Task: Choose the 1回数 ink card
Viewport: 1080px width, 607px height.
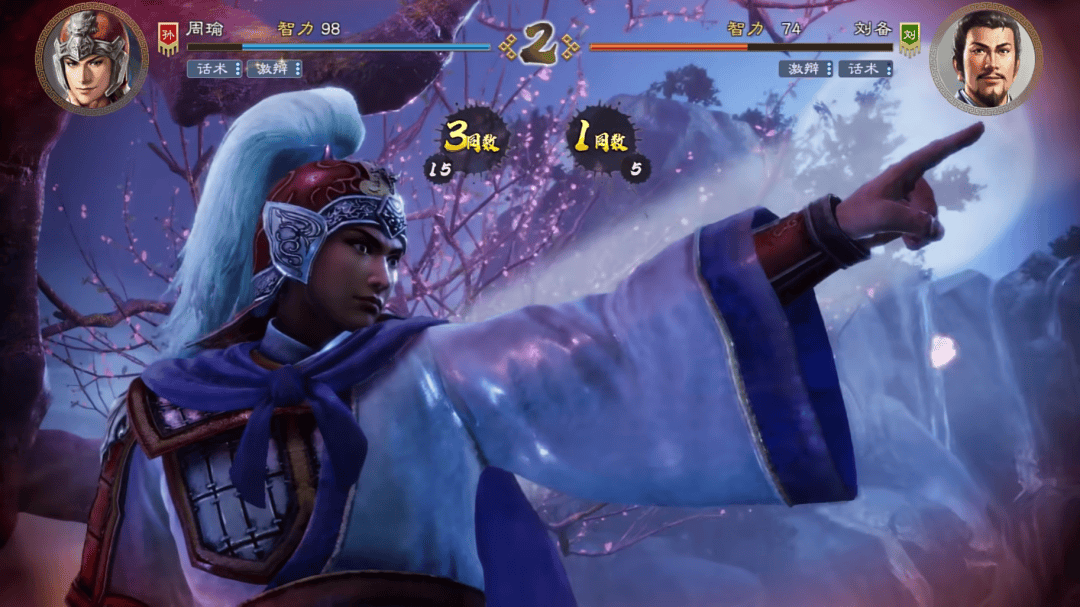Action: pos(602,140)
